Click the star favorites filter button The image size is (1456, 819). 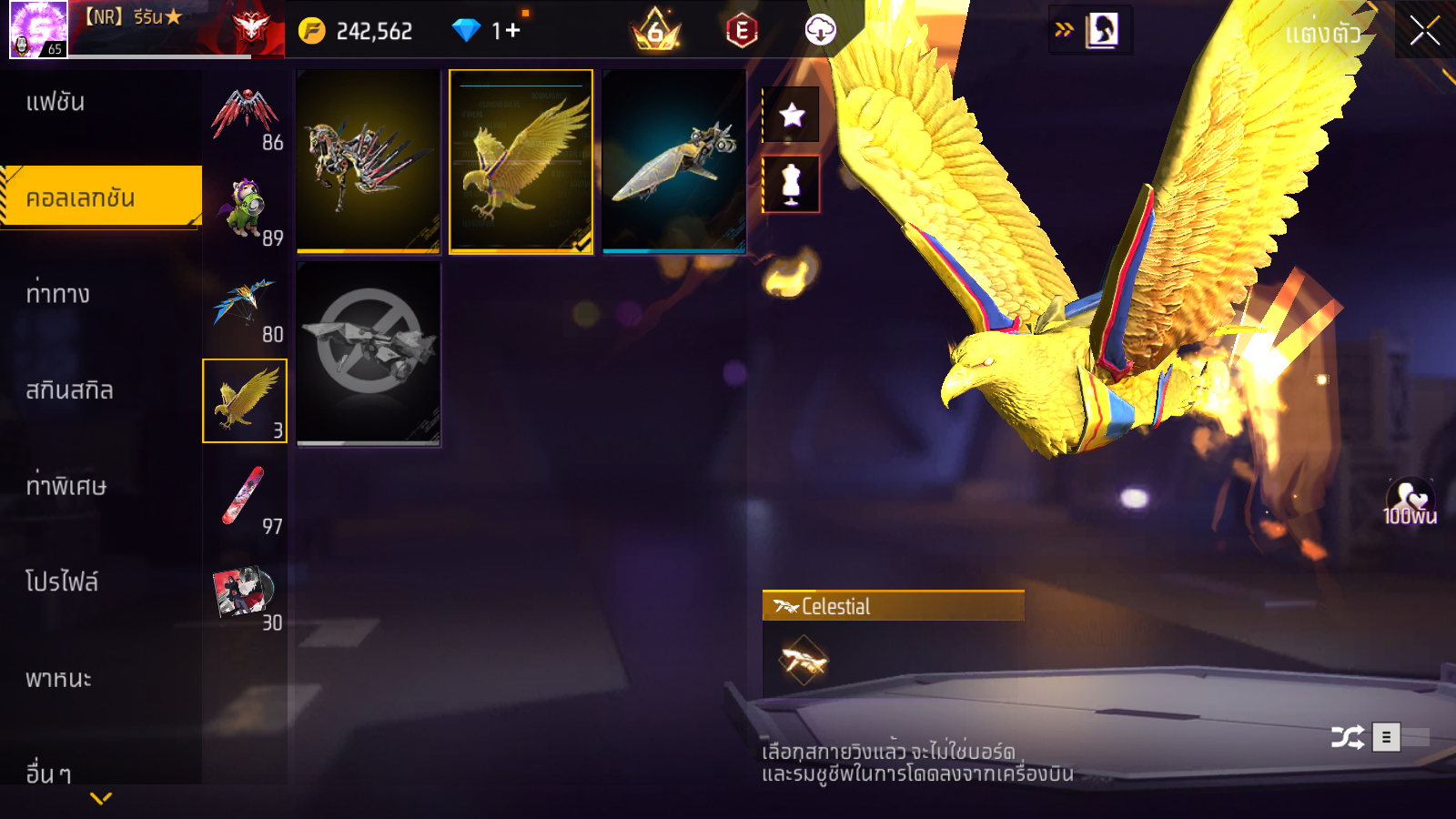click(792, 115)
